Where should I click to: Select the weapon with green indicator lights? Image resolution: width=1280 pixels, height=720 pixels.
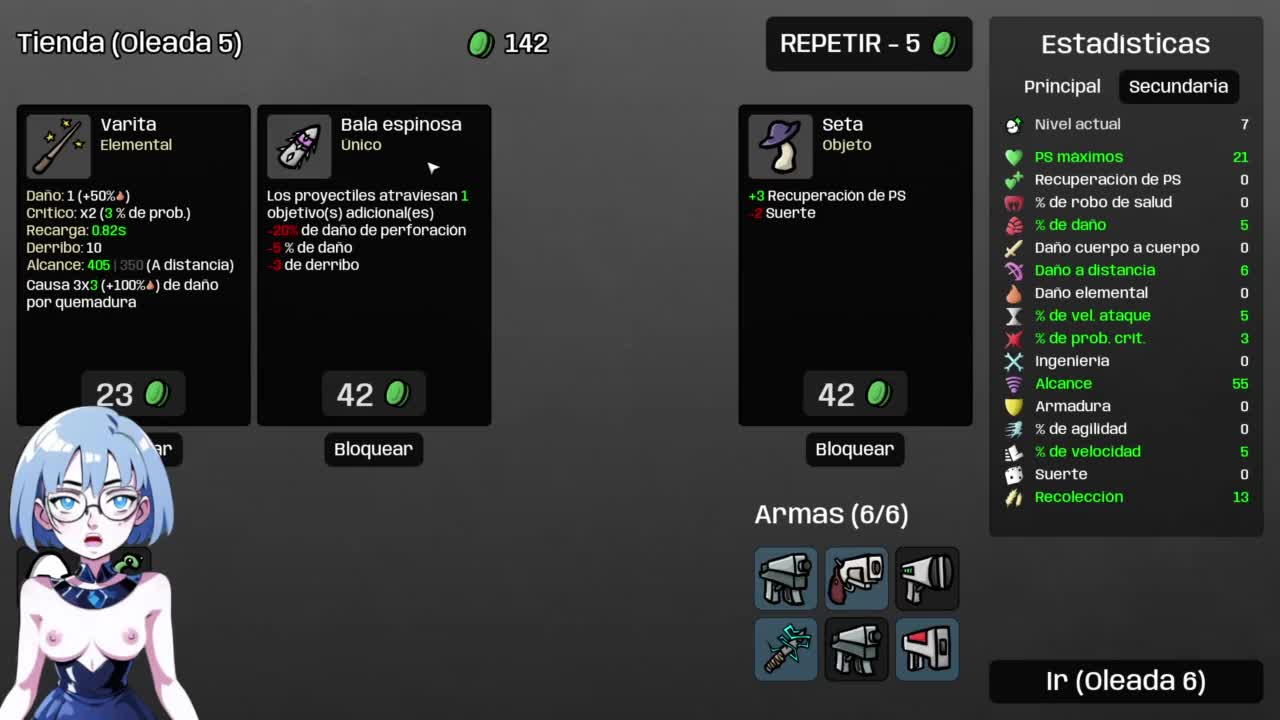(926, 578)
